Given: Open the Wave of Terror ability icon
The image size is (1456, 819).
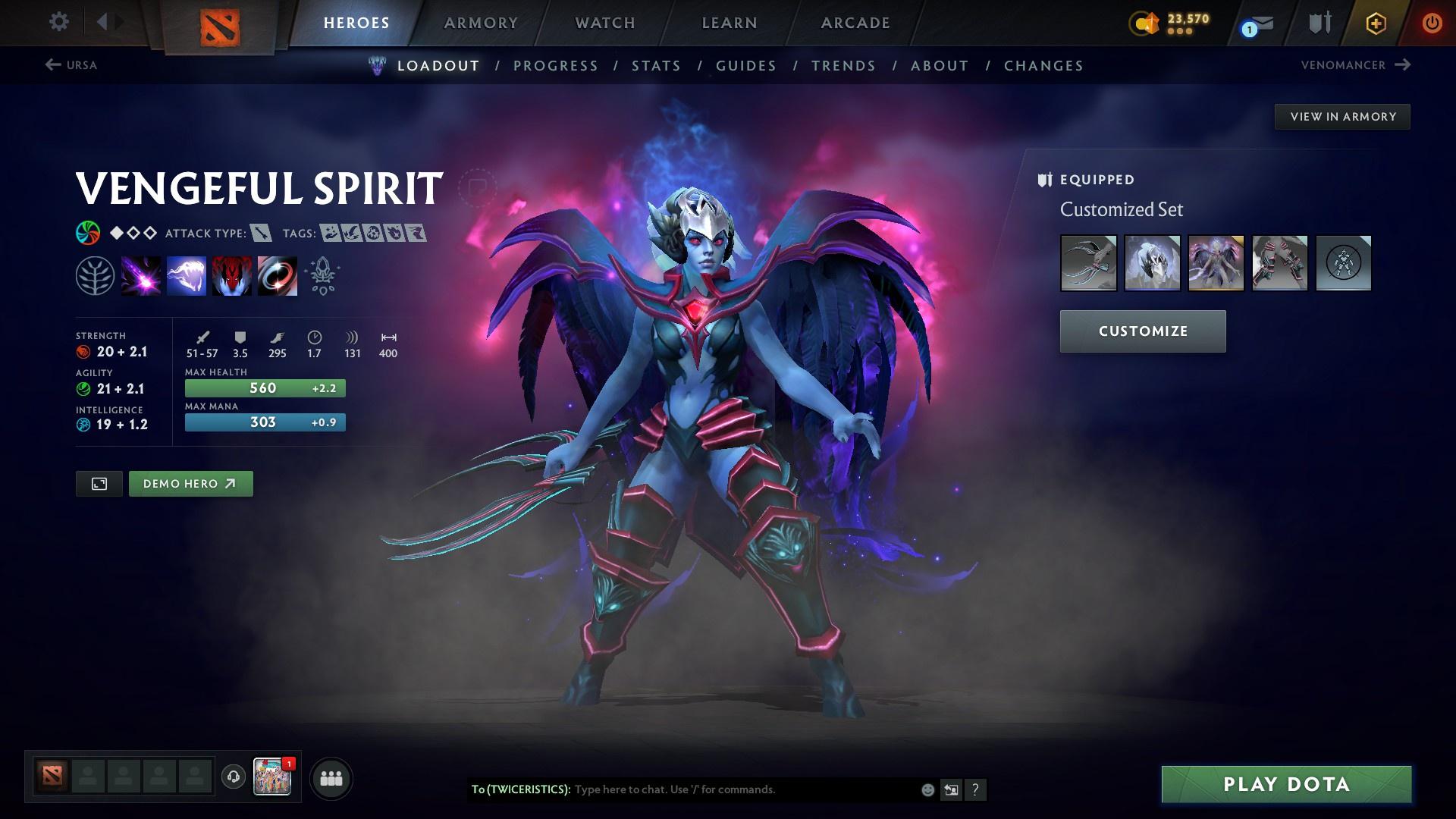Looking at the screenshot, I should [x=187, y=275].
